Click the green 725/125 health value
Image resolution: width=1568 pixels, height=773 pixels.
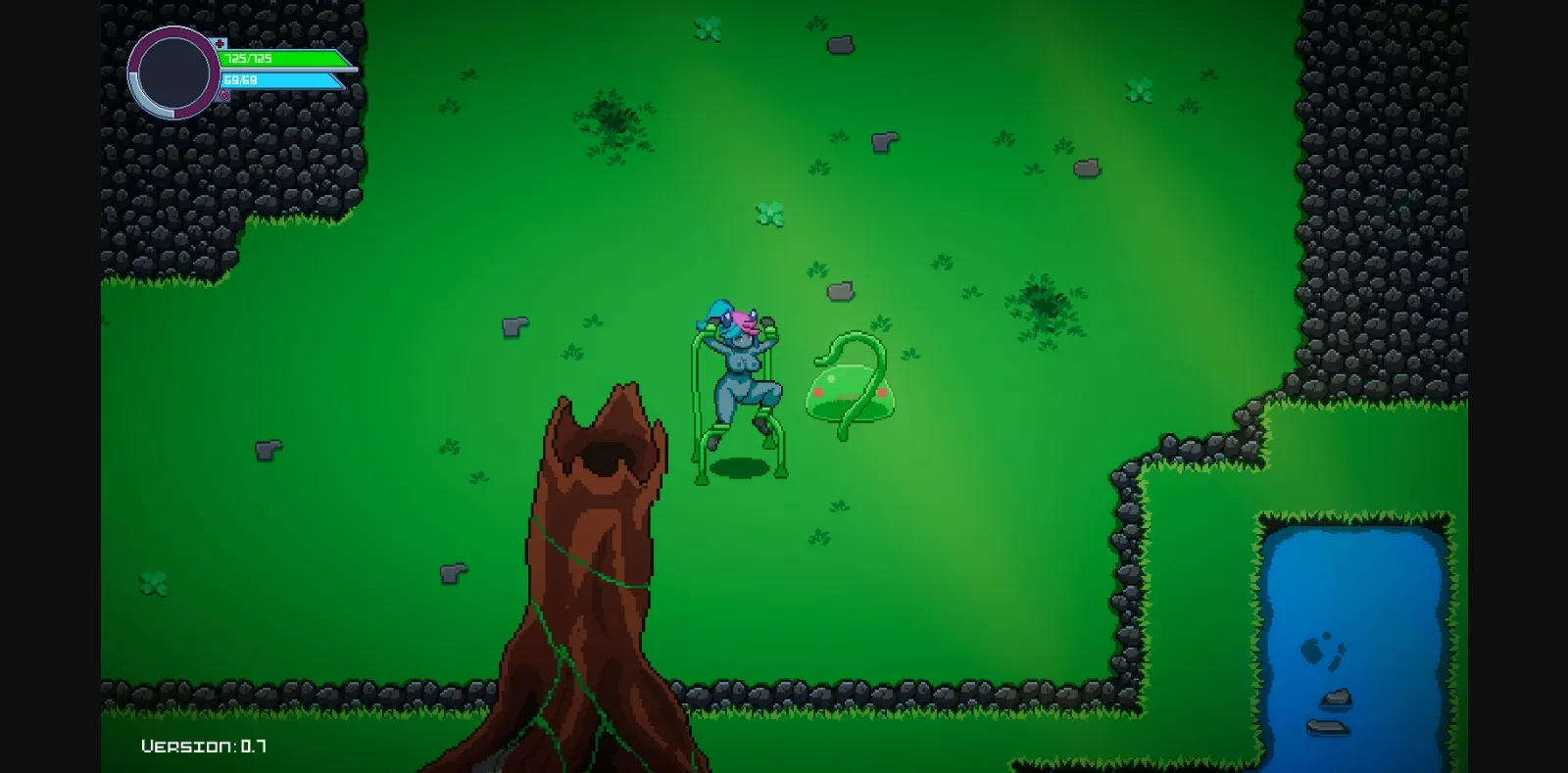point(248,59)
